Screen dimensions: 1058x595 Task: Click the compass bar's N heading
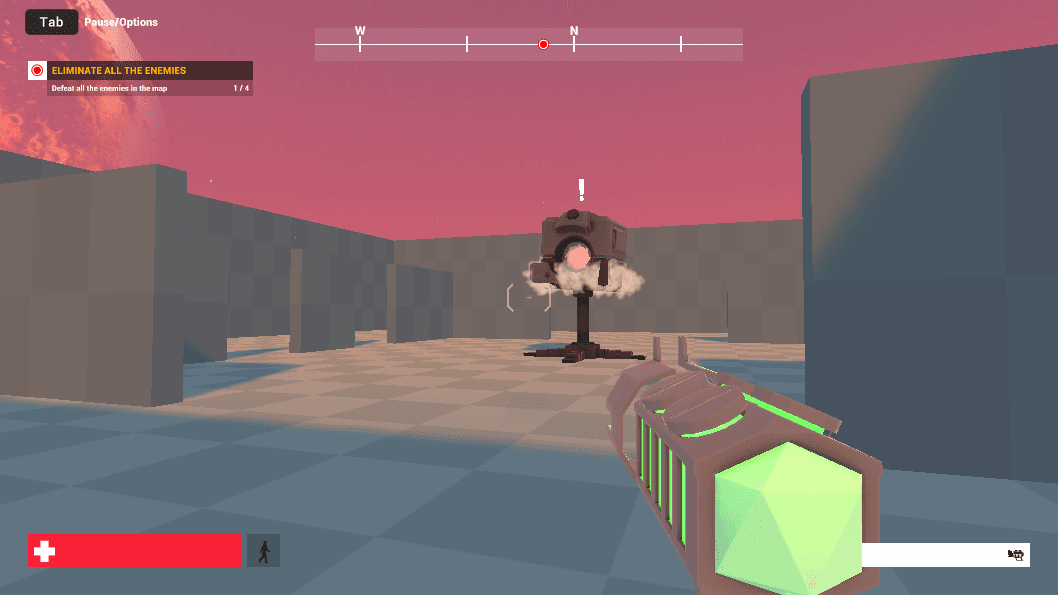click(x=574, y=32)
